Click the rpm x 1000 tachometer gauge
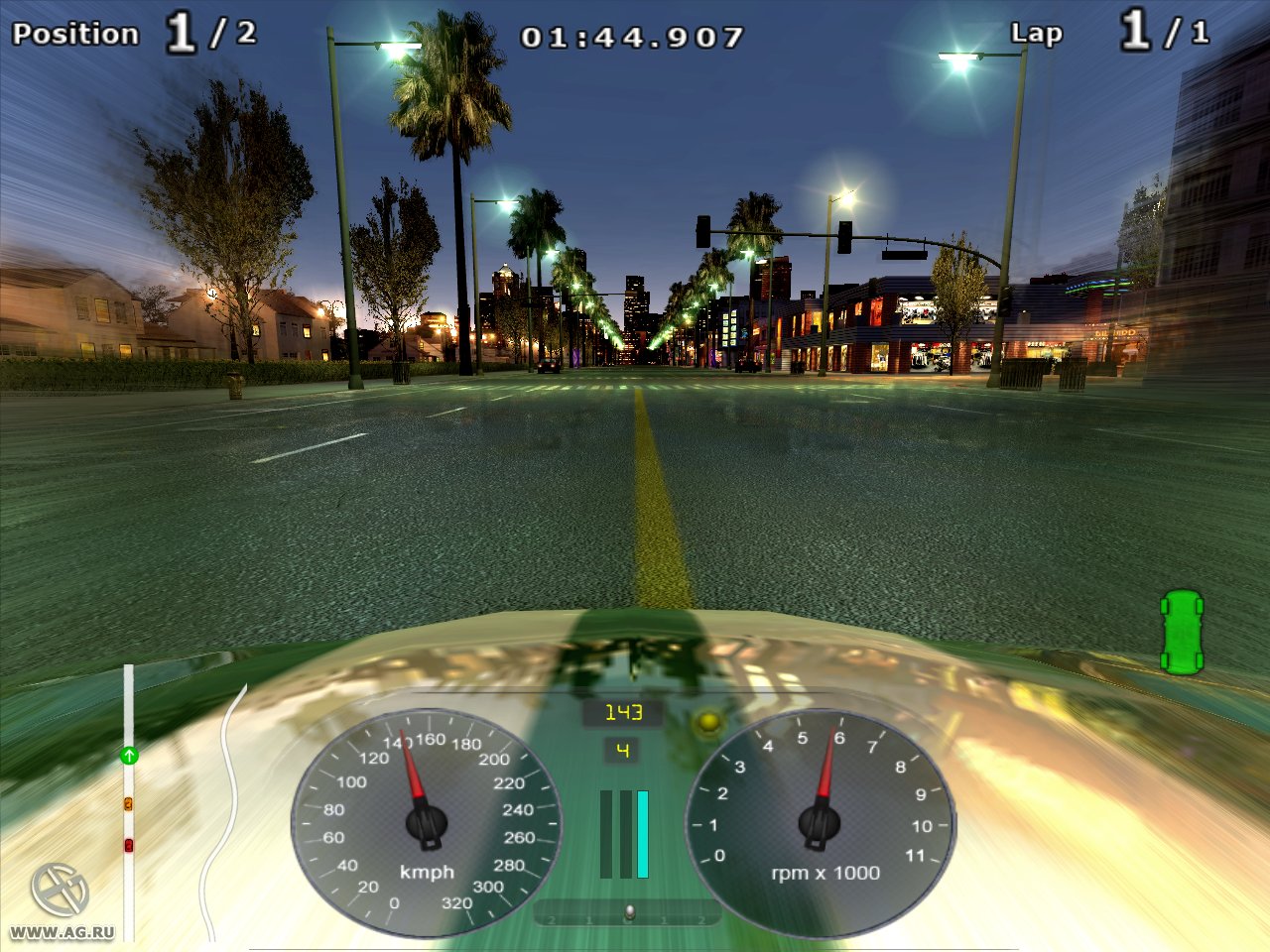 click(820, 823)
